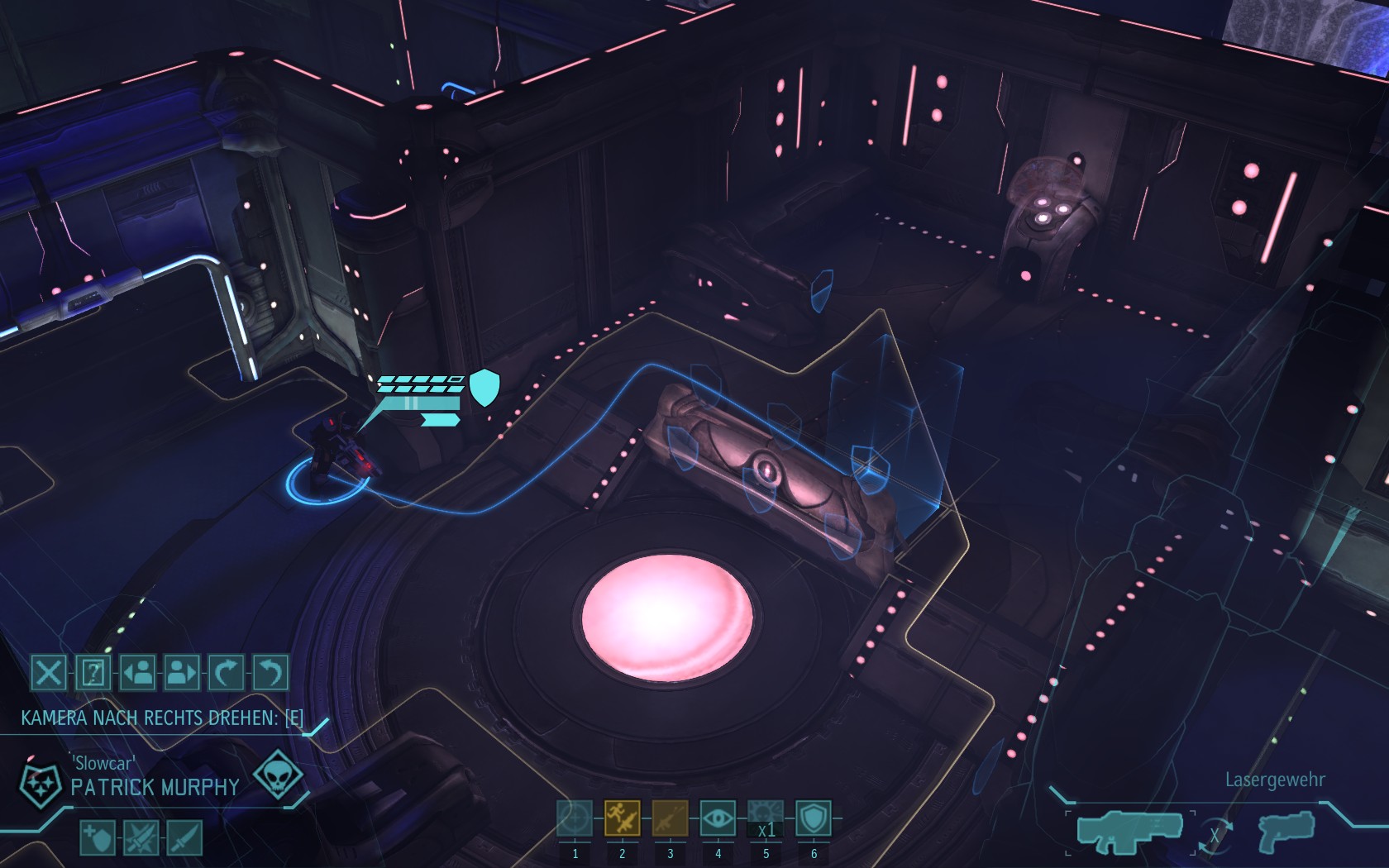Activate the Overwatch eye ability
The width and height of the screenshot is (1389, 868).
pyautogui.click(x=718, y=818)
